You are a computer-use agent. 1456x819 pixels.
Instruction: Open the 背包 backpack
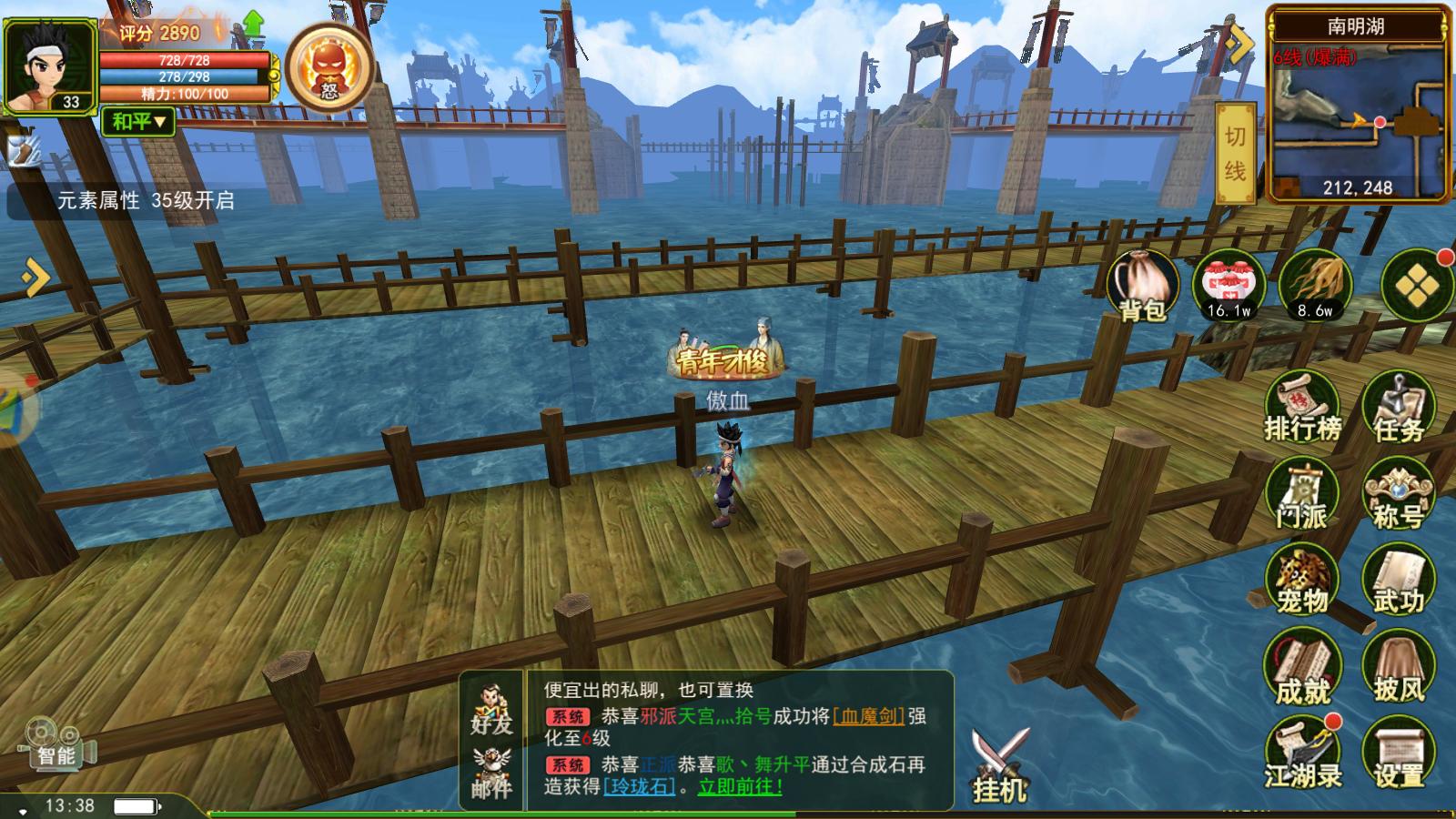(x=1141, y=287)
